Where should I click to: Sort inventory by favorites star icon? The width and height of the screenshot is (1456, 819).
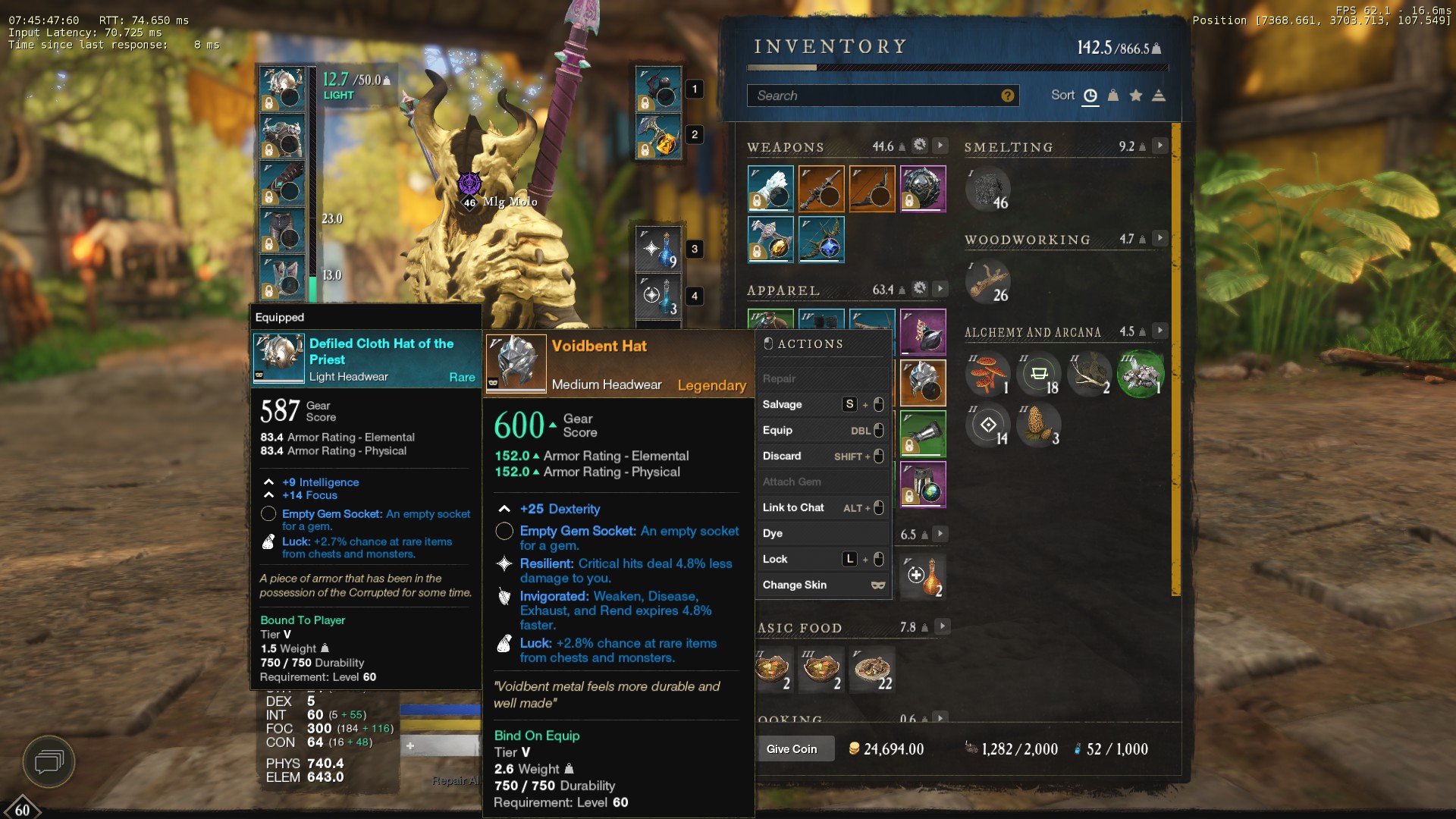[1135, 95]
